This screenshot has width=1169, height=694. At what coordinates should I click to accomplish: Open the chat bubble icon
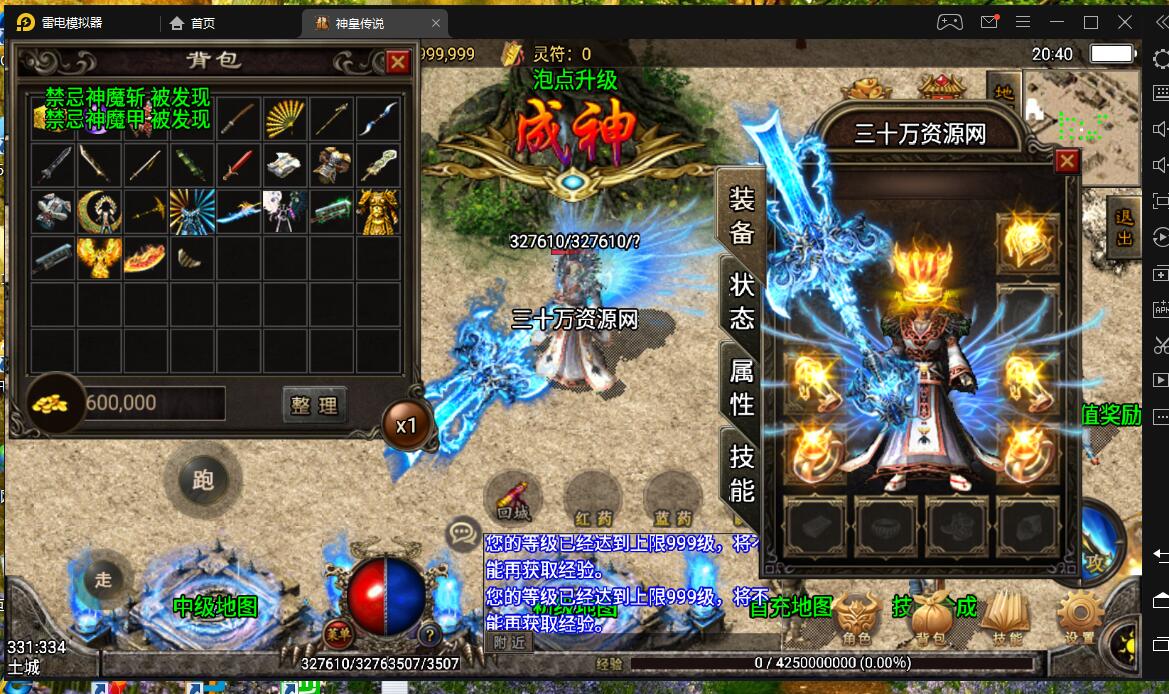pos(463,533)
